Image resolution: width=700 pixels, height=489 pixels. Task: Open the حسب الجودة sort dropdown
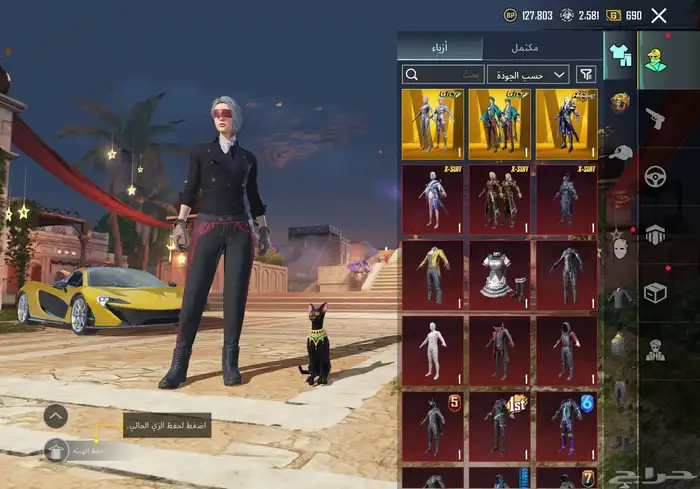coord(528,74)
